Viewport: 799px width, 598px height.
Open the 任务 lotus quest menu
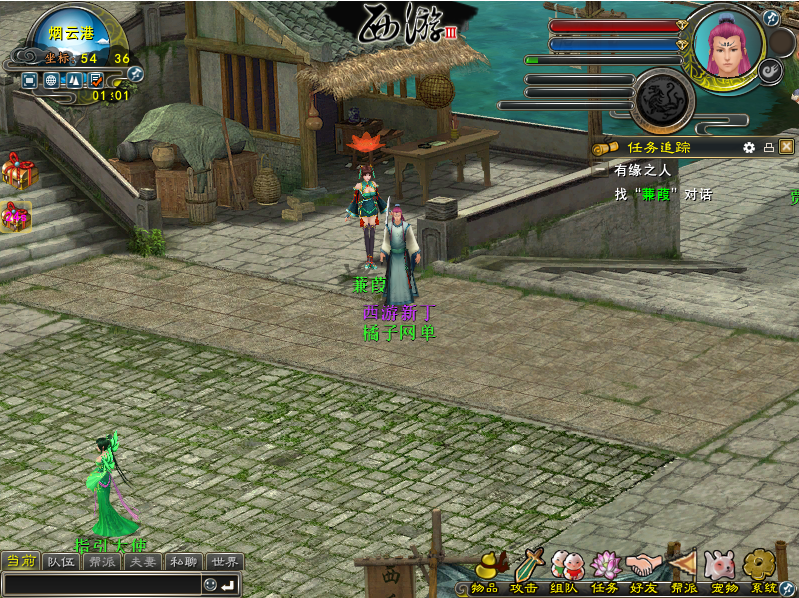click(x=606, y=568)
